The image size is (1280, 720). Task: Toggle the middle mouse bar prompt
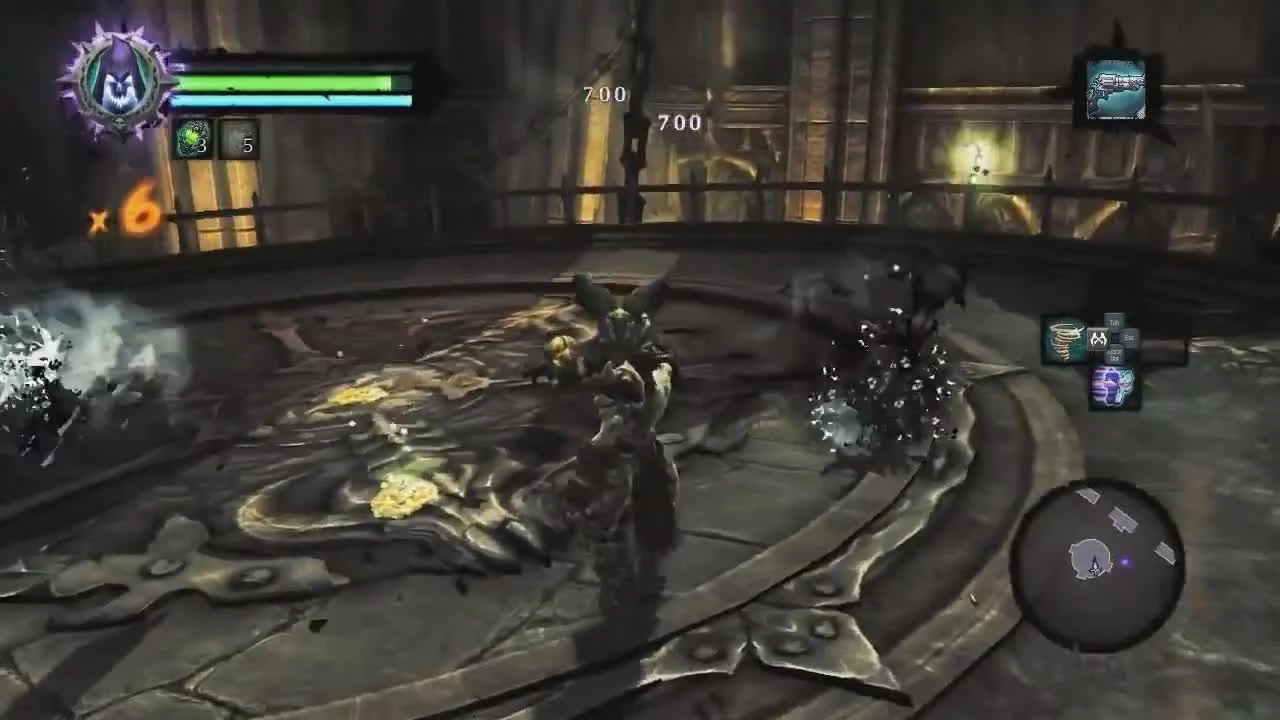[x=1115, y=353]
